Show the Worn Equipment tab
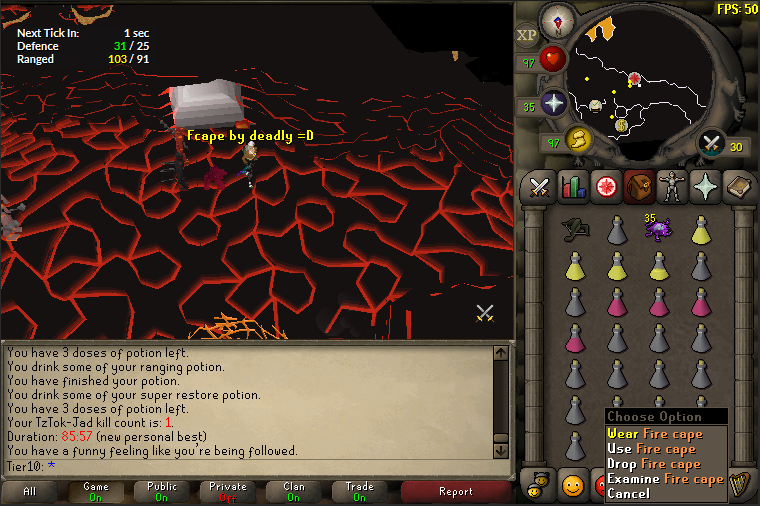This screenshot has height=506, width=760. (670, 186)
